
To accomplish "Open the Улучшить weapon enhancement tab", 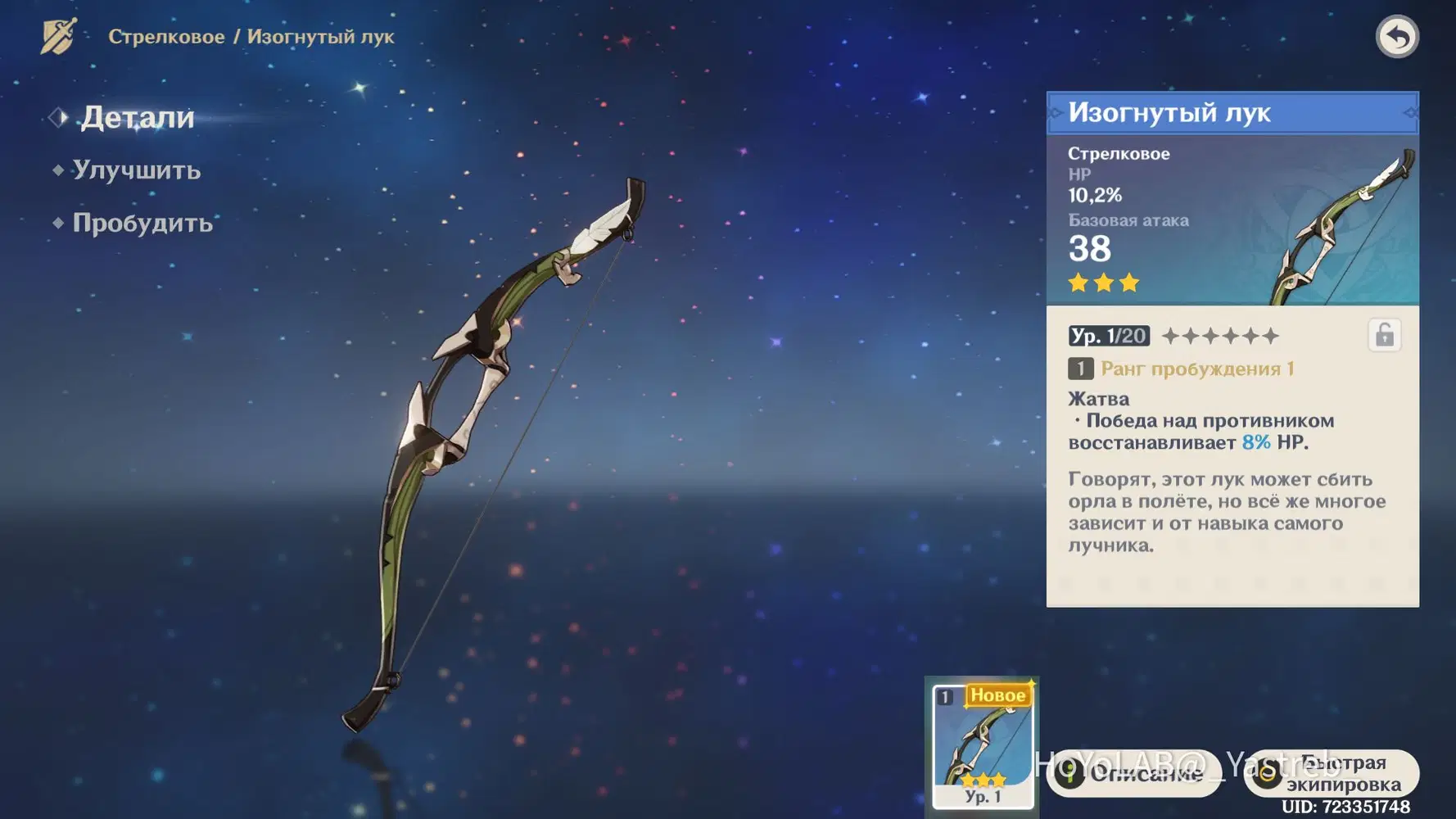I will click(x=136, y=170).
